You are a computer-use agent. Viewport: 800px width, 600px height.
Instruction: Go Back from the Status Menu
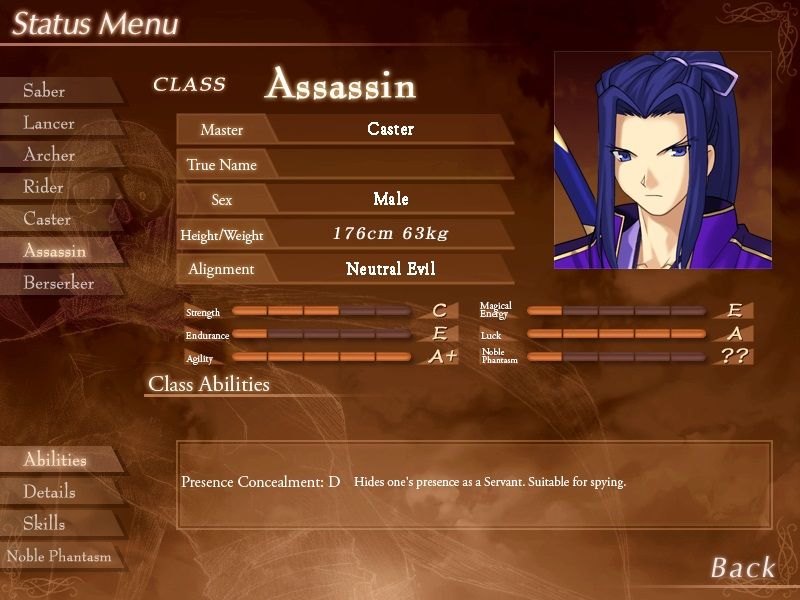point(742,568)
